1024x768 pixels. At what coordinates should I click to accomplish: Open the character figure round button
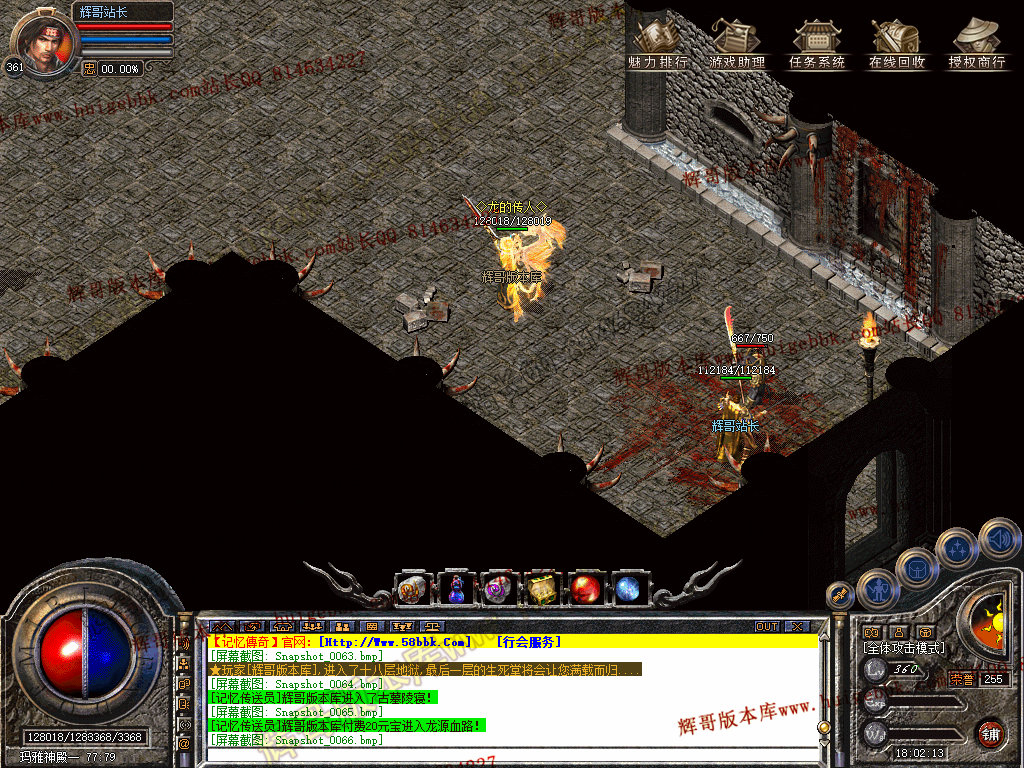click(x=877, y=588)
